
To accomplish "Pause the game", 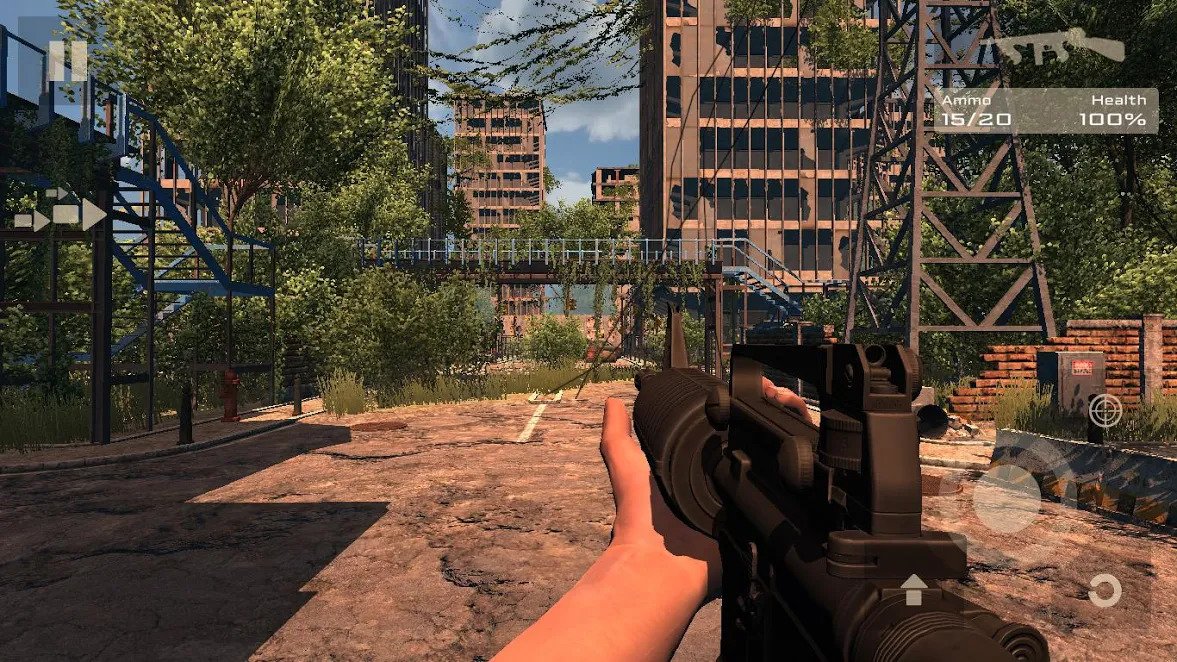I will pos(66,61).
